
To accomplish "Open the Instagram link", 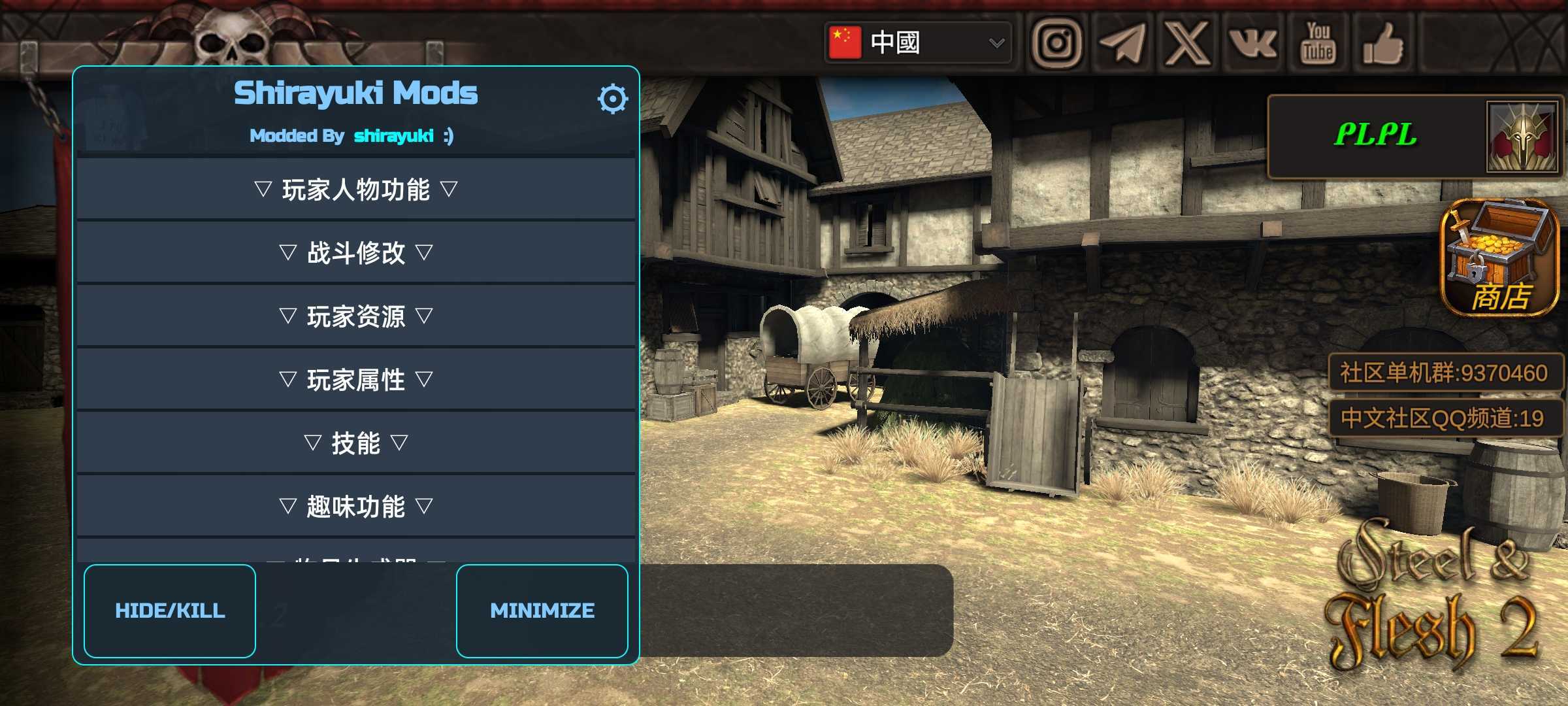I will (x=1056, y=43).
